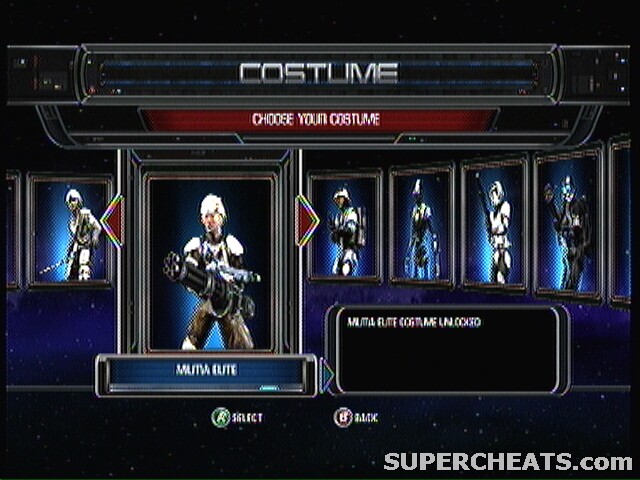
Task: Select the costume thumbnail holding an upright rifle
Action: coord(494,223)
